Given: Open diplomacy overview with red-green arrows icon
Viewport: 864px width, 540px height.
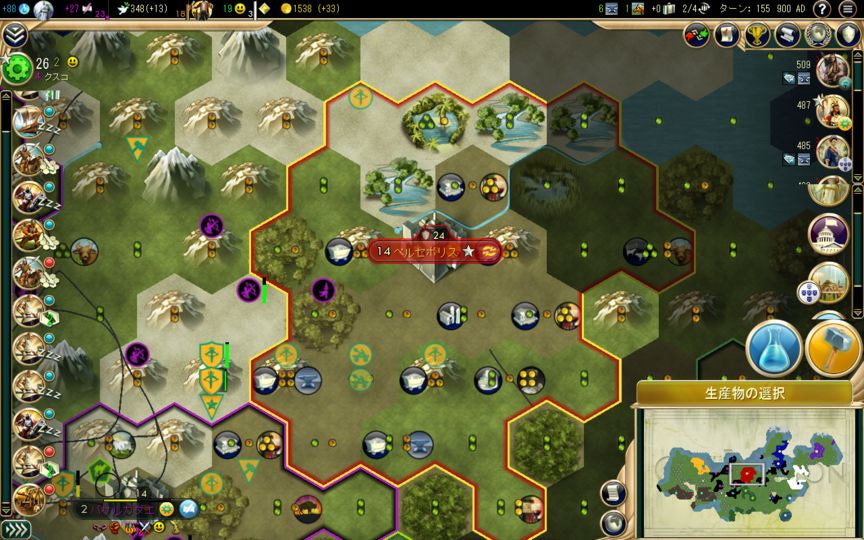Looking at the screenshot, I should click(698, 35).
